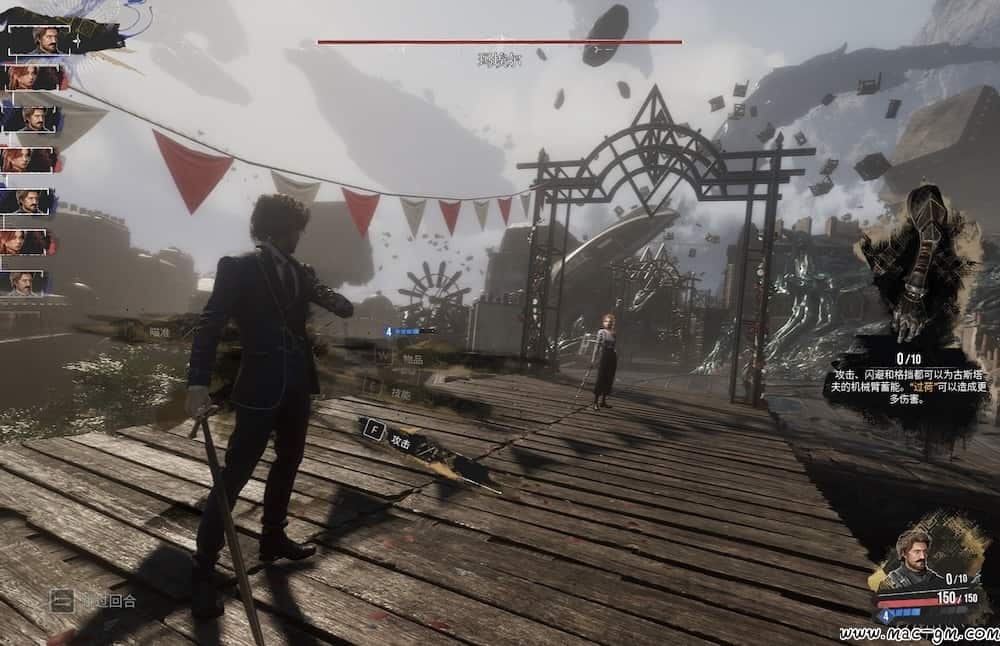This screenshot has width=1000, height=646.
Task: Select the highlighted active-turn portrait in turn order
Action: coord(42,39)
